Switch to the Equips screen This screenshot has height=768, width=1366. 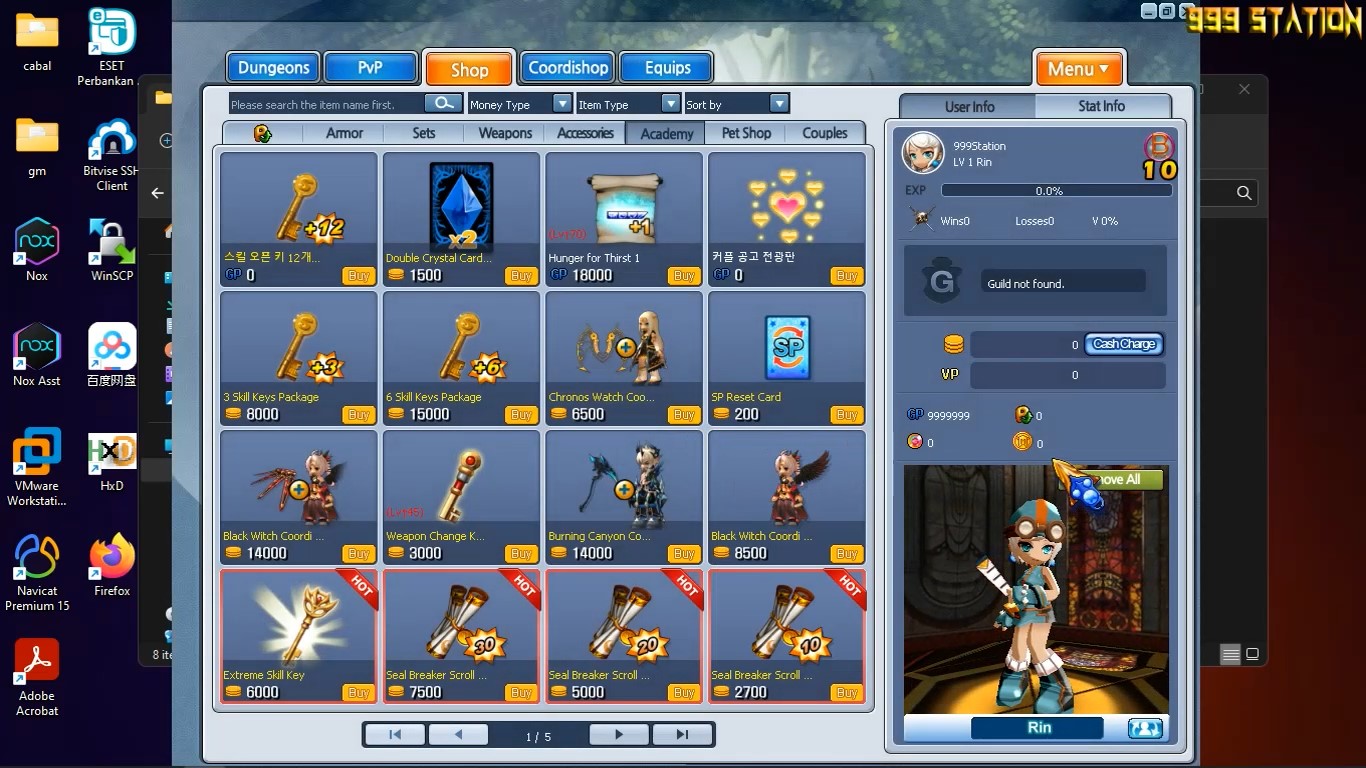tap(667, 68)
